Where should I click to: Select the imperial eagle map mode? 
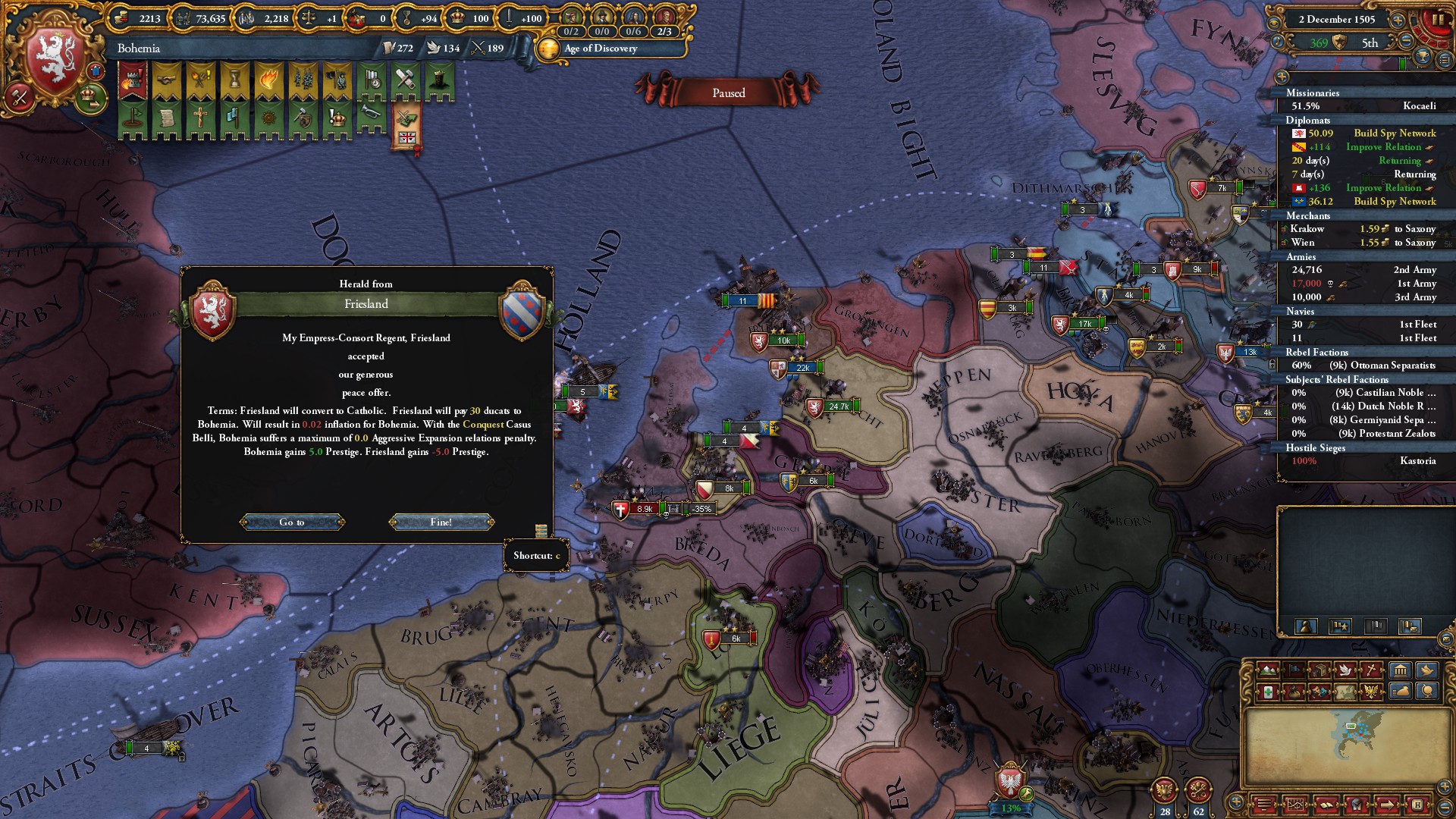pos(1371,692)
